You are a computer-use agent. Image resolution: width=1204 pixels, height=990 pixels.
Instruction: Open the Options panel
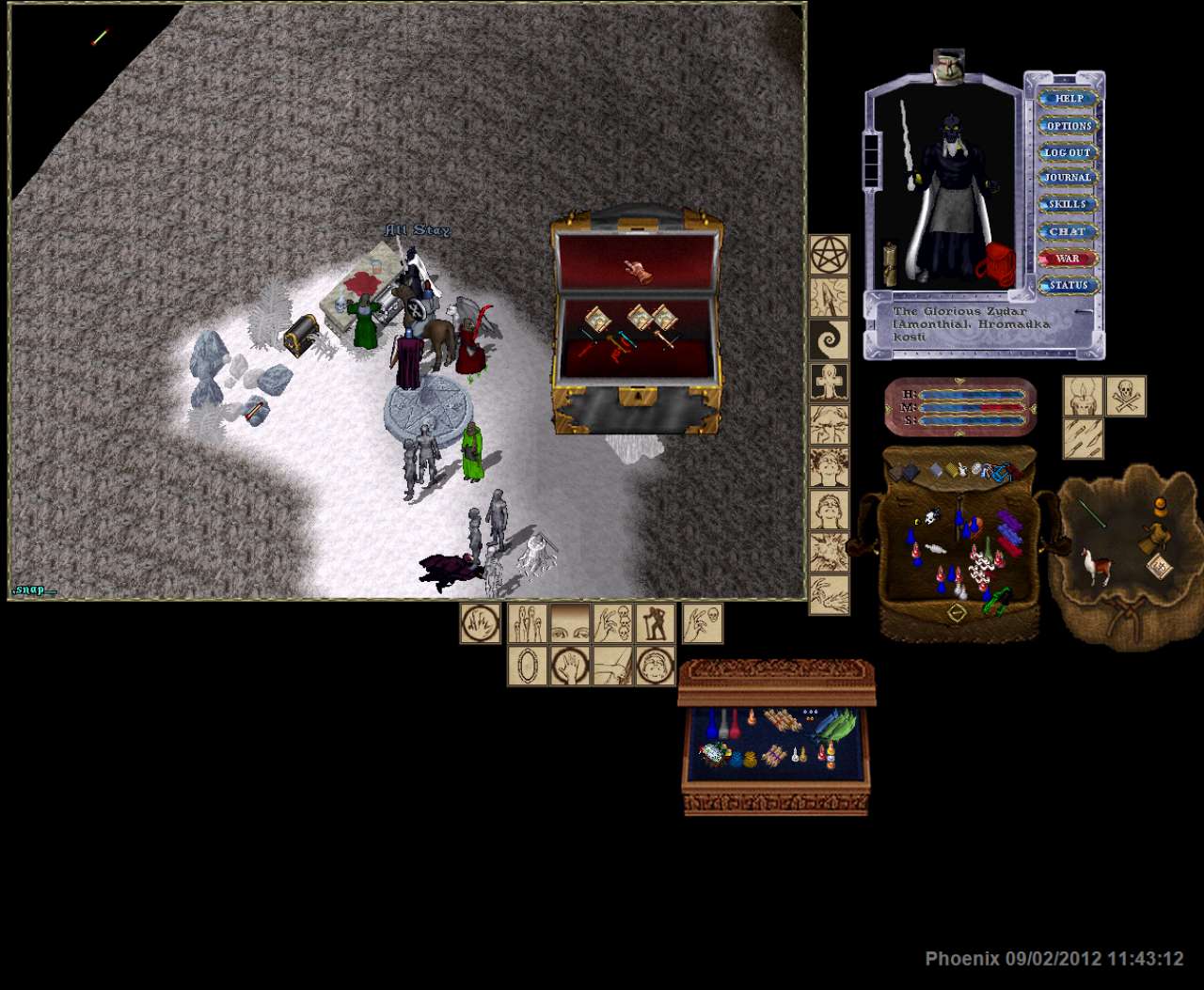click(x=1069, y=125)
